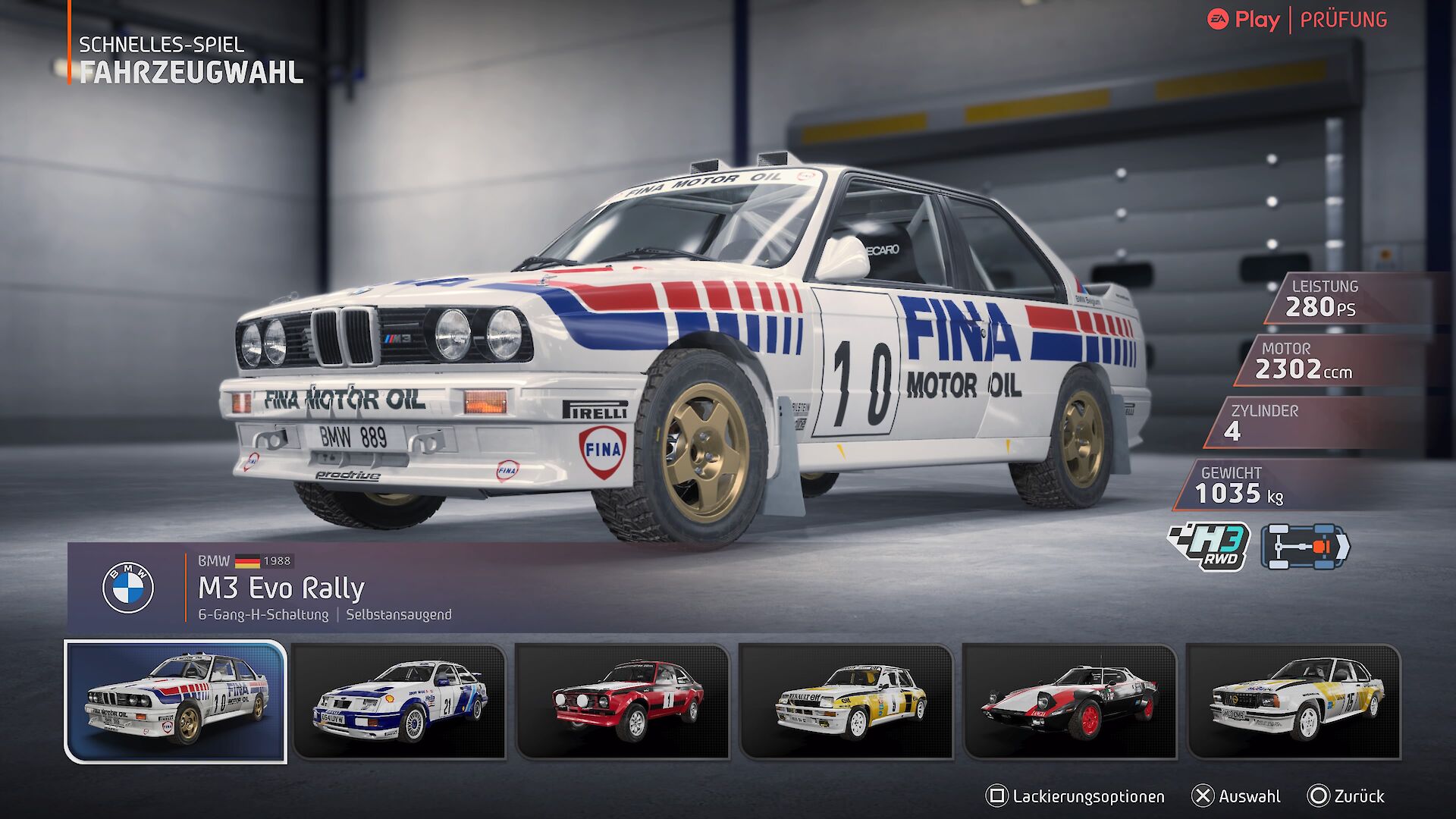
Task: Select the BMW M3 Evo Rally thumbnail
Action: pos(176,701)
